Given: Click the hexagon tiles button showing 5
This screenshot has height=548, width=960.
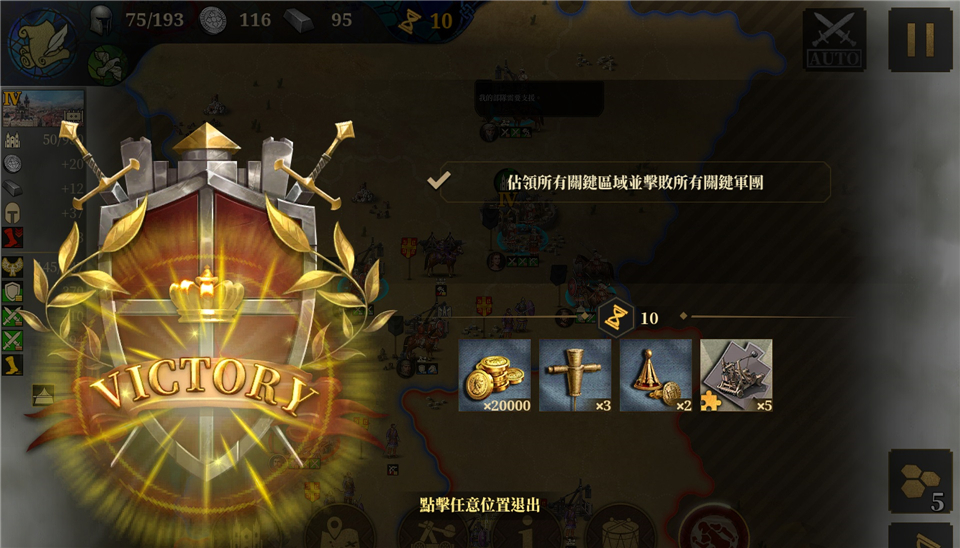Looking at the screenshot, I should coord(920,482).
